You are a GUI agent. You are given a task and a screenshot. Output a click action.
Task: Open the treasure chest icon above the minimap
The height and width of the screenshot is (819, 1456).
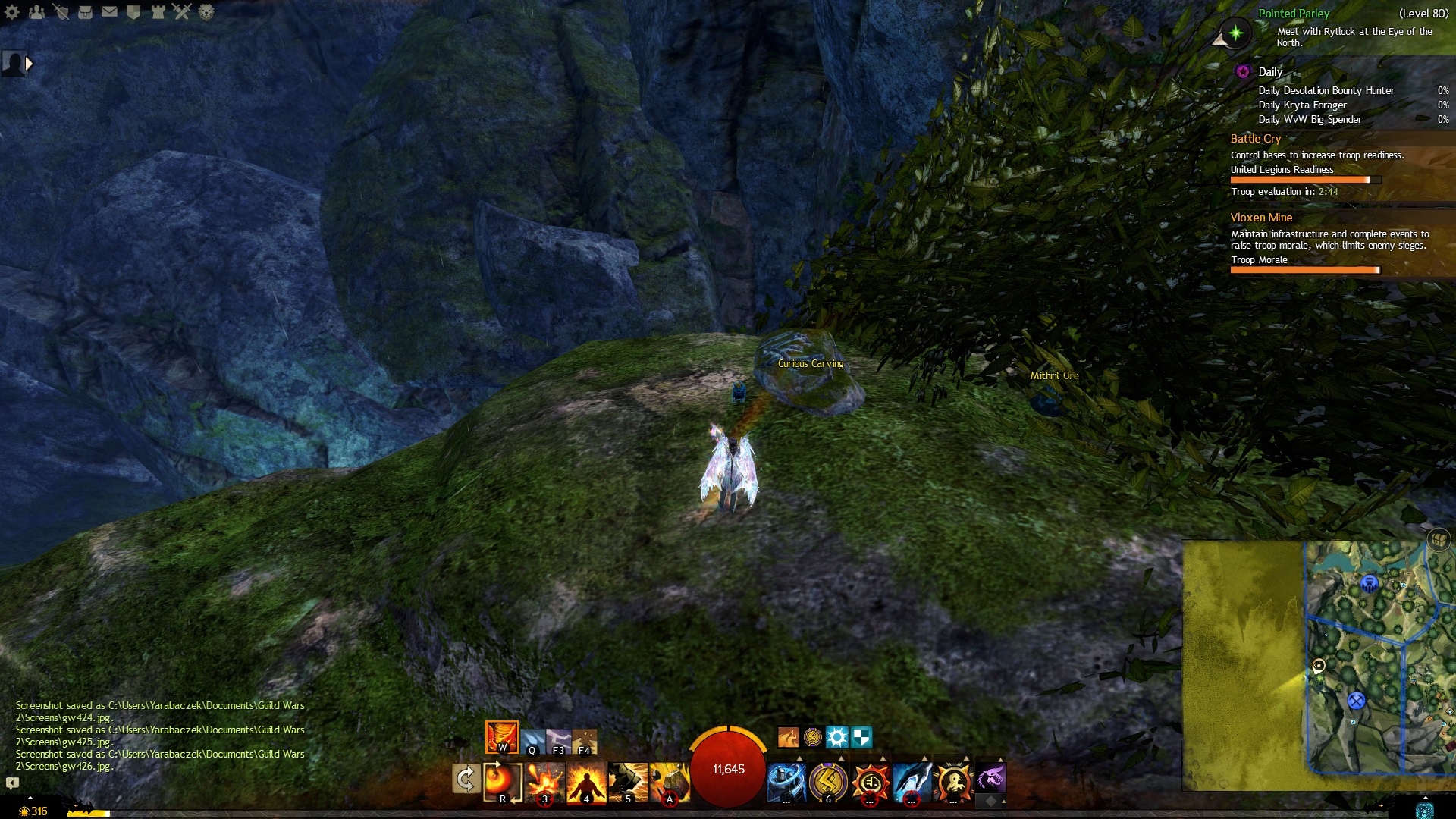(1438, 540)
